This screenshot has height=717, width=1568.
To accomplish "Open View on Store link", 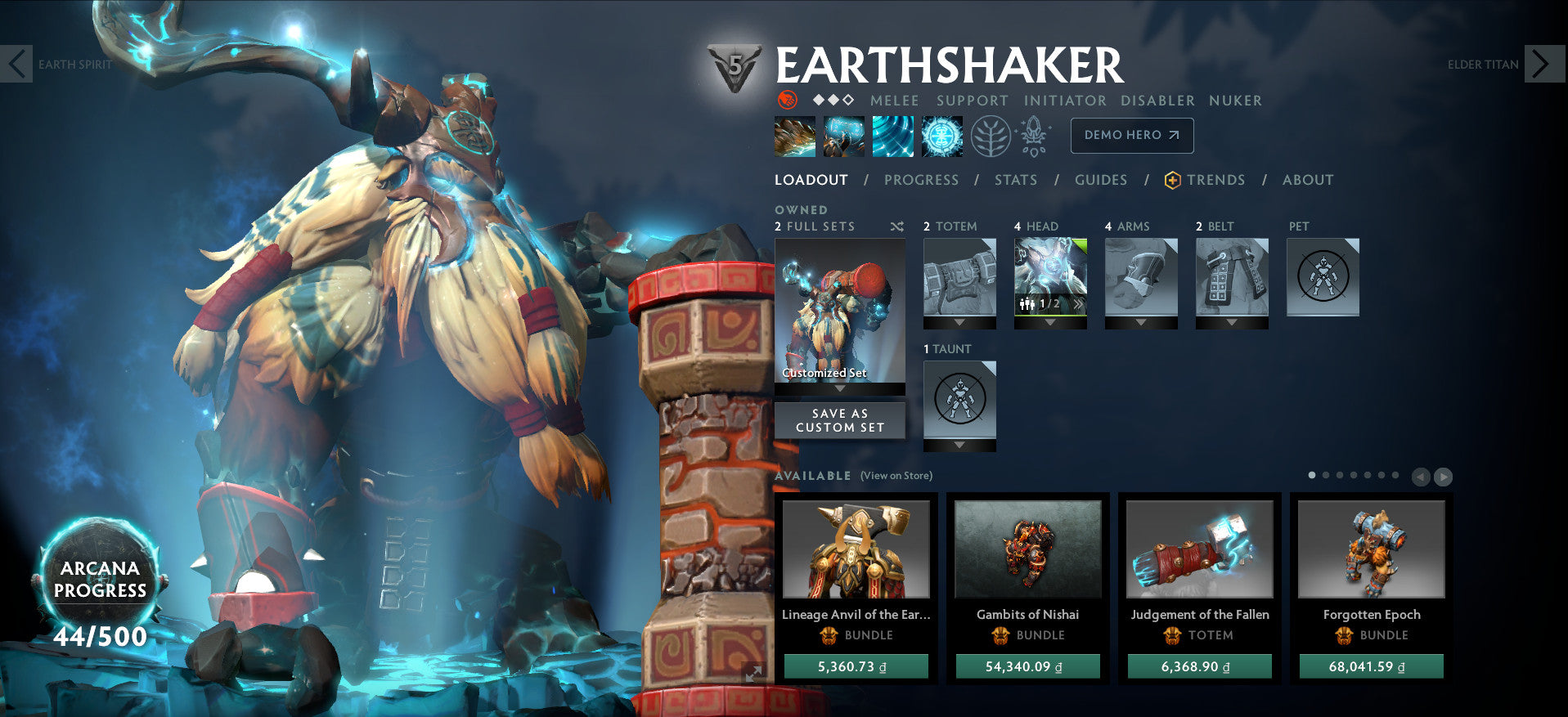I will [x=897, y=475].
